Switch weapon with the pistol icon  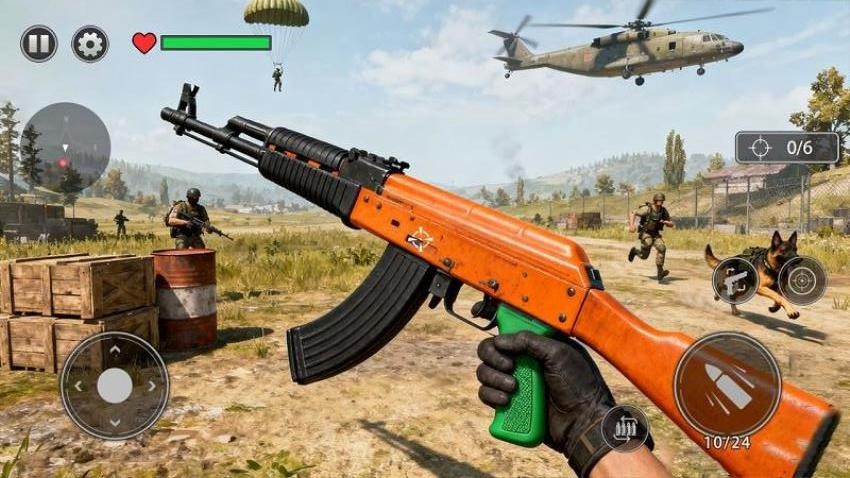(736, 280)
